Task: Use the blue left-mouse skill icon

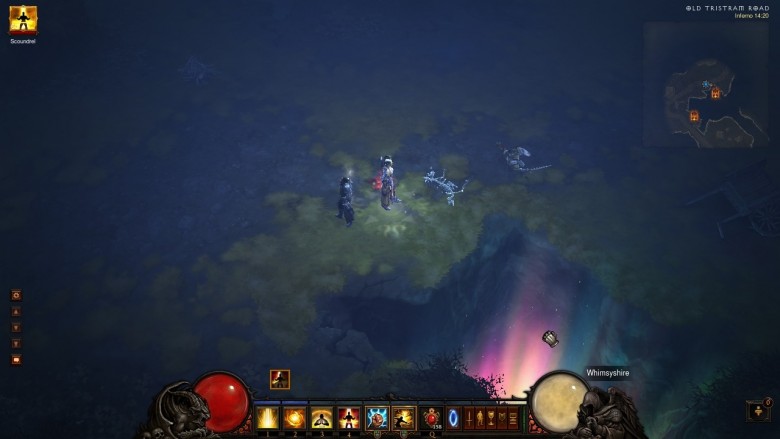Action: click(x=377, y=417)
